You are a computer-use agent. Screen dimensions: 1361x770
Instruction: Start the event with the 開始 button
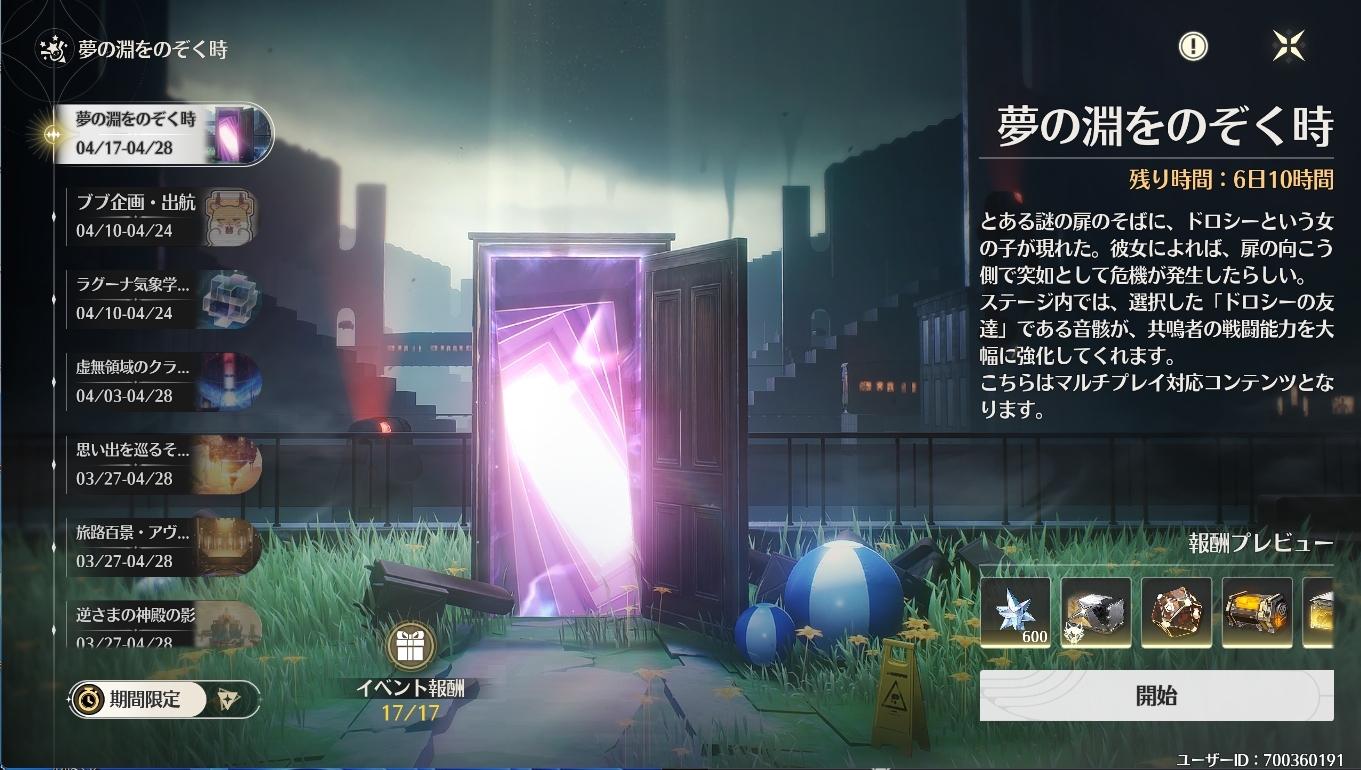point(1156,696)
